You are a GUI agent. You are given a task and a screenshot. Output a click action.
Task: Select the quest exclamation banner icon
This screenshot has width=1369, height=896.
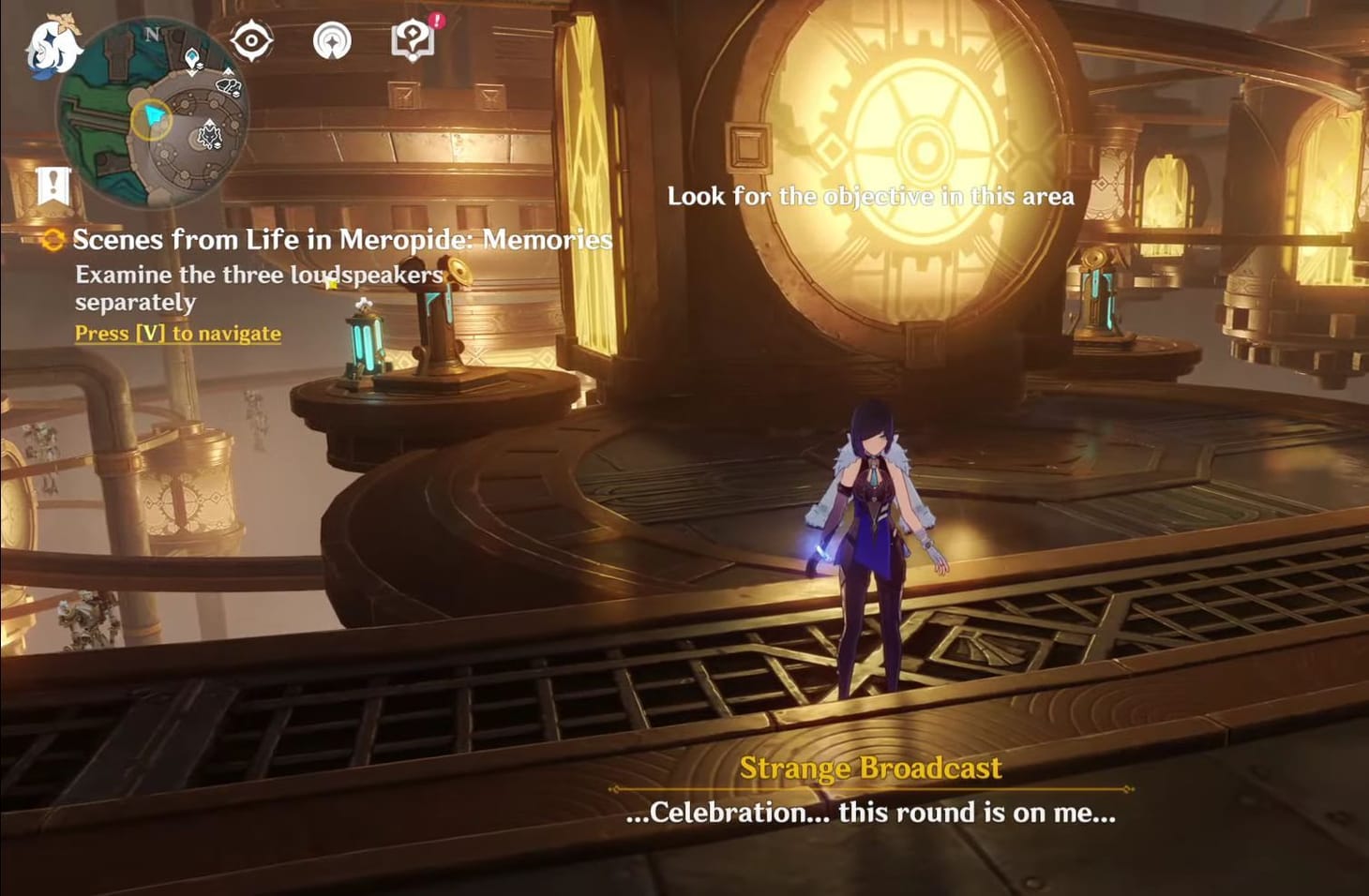click(53, 184)
